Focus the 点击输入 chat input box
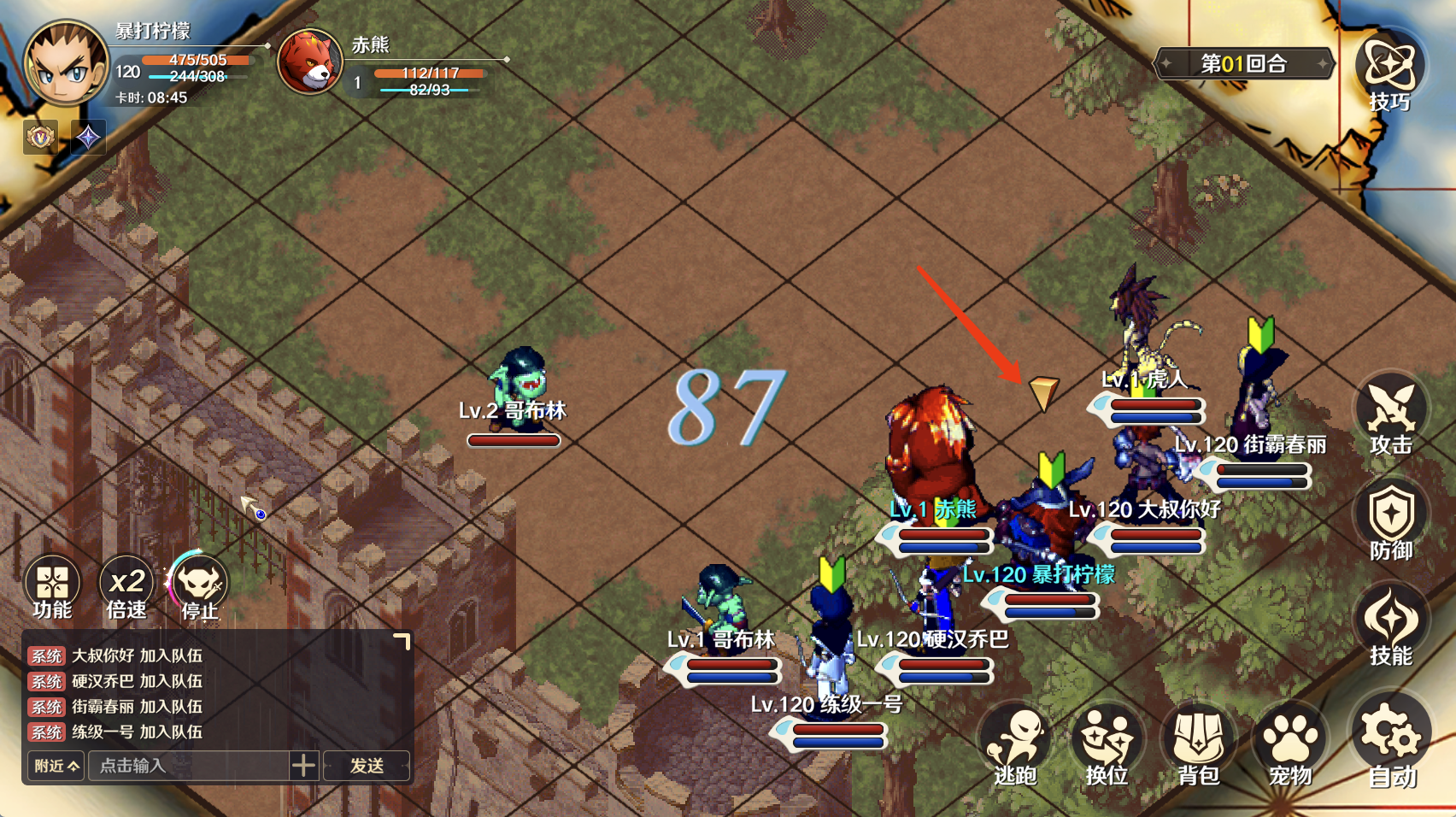Viewport: 1456px width, 817px height. [192, 766]
